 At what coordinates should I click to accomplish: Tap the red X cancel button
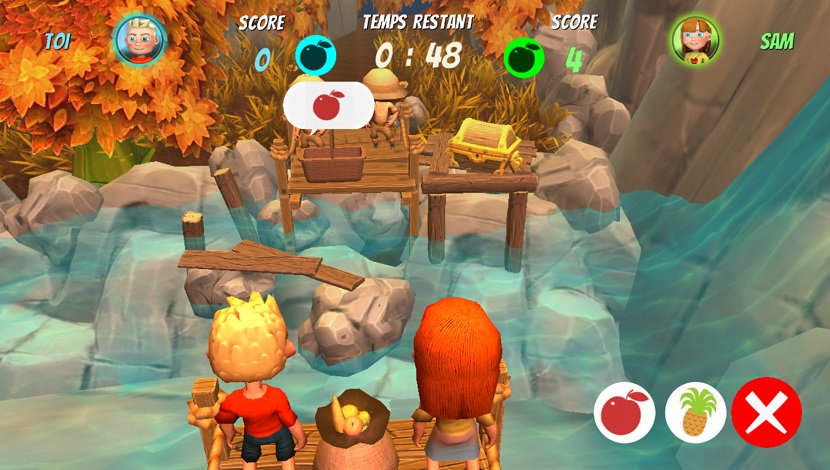tap(766, 412)
